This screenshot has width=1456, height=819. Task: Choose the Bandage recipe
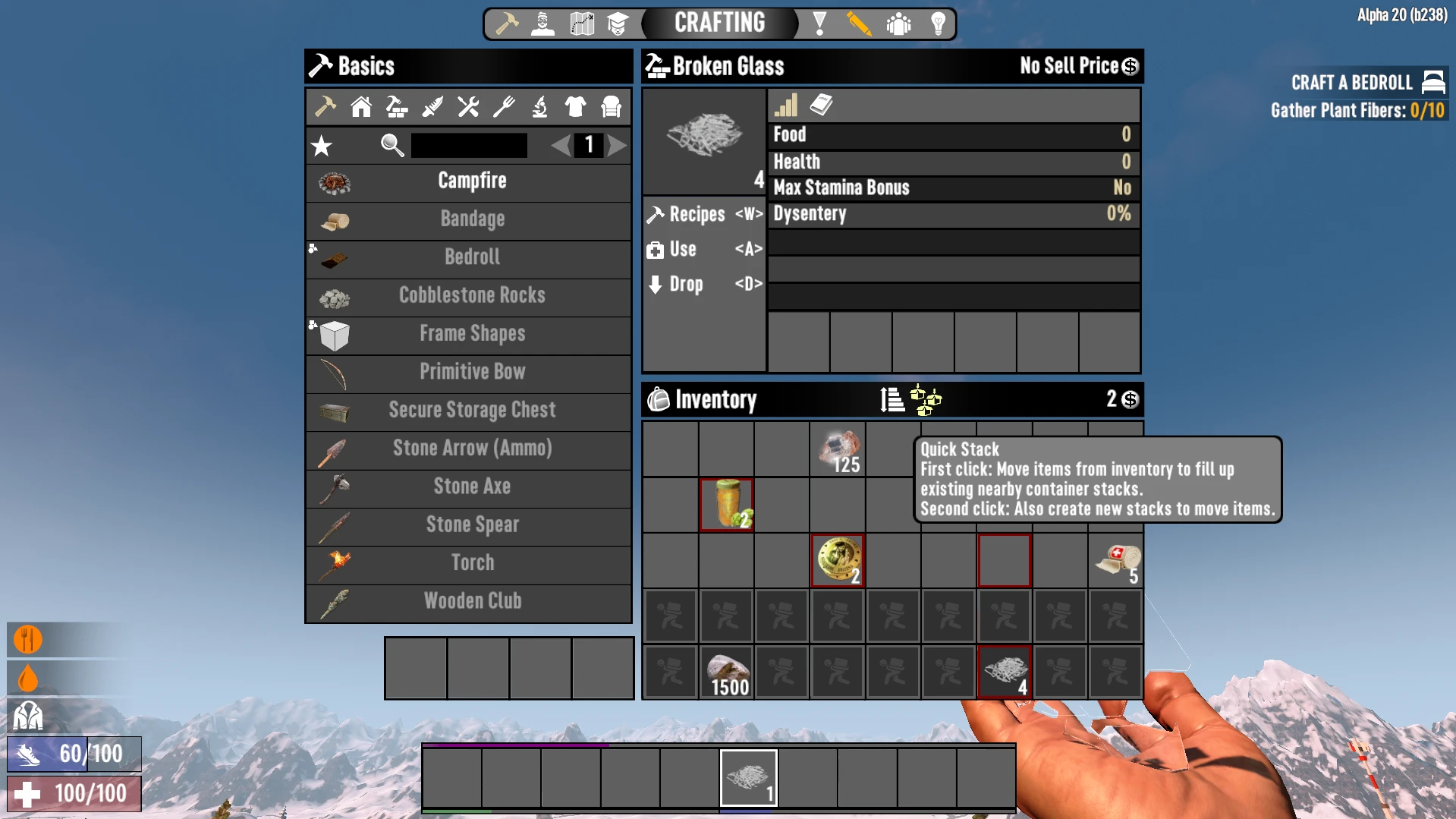pos(470,219)
